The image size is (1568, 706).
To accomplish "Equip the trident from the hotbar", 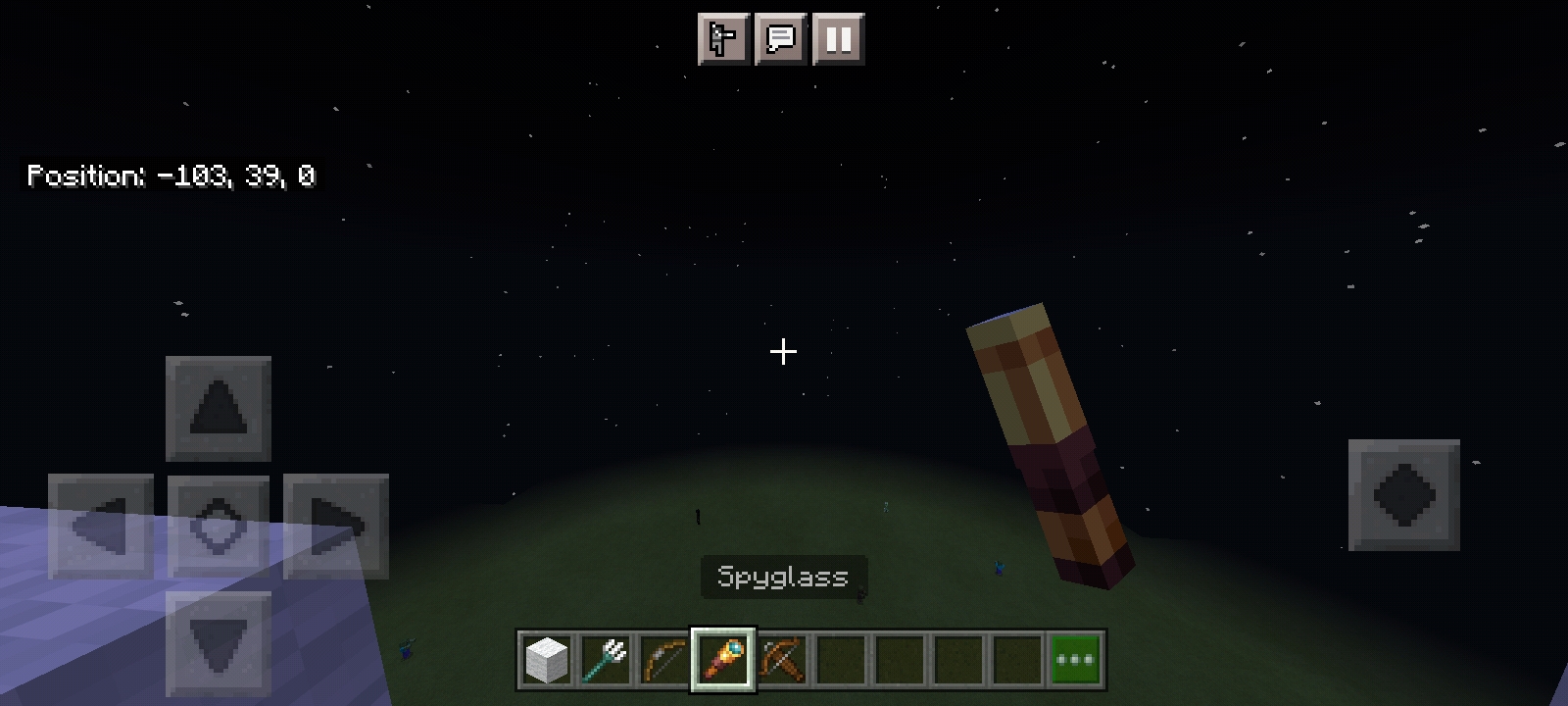I will click(605, 660).
